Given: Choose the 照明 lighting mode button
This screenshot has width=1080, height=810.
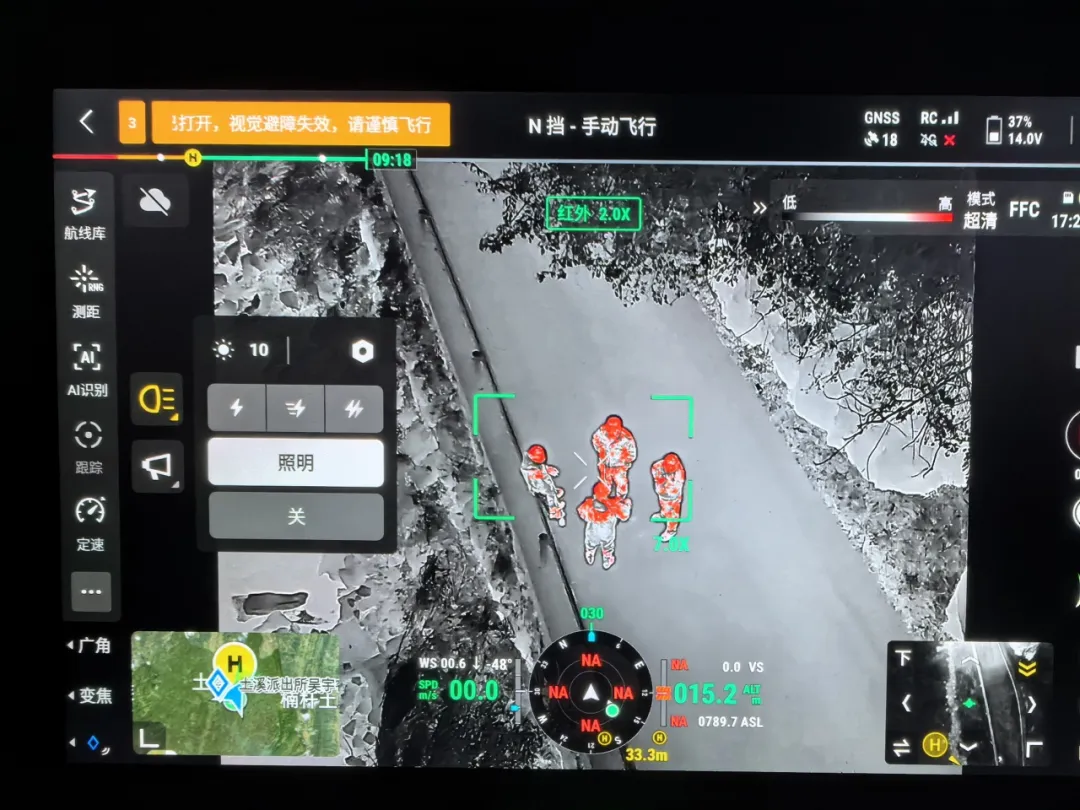Looking at the screenshot, I should point(295,462).
